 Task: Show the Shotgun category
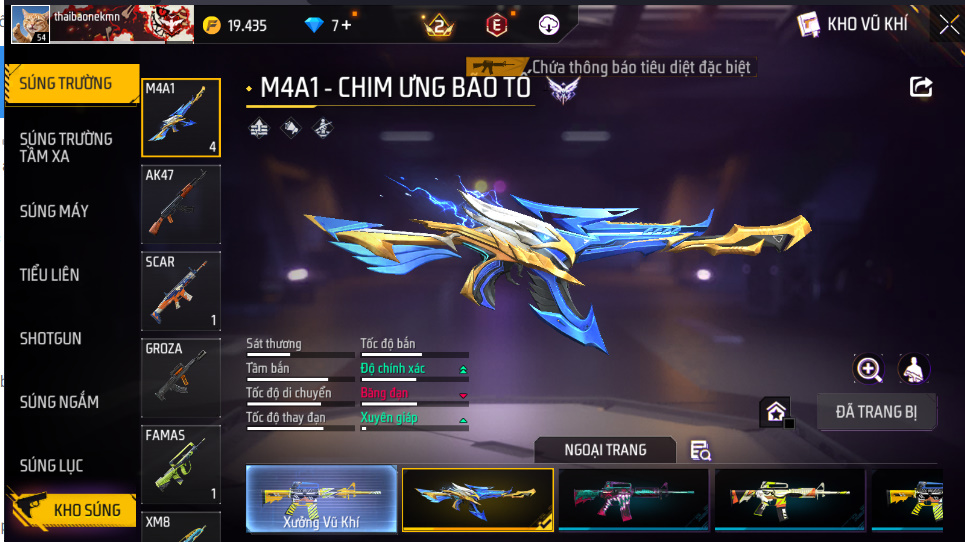51,339
